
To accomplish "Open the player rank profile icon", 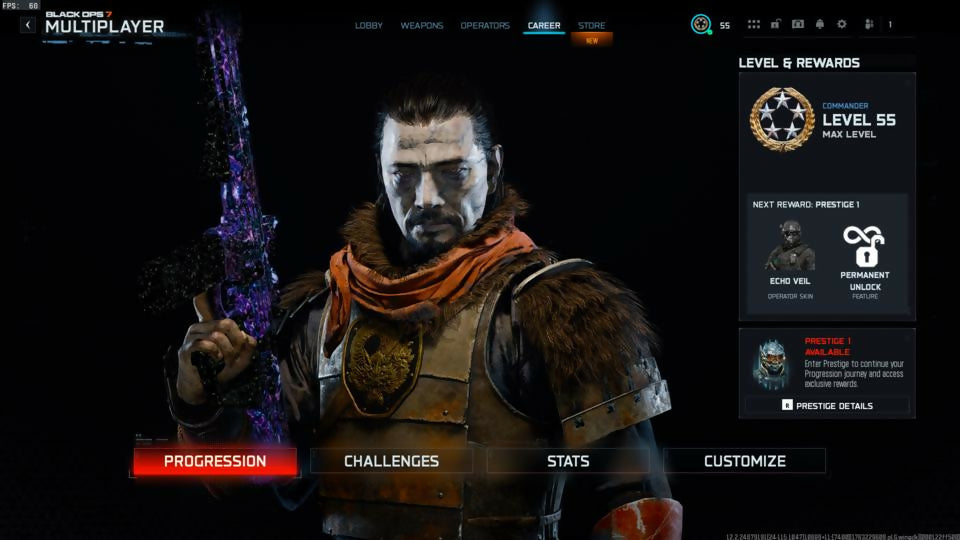I will coord(701,25).
